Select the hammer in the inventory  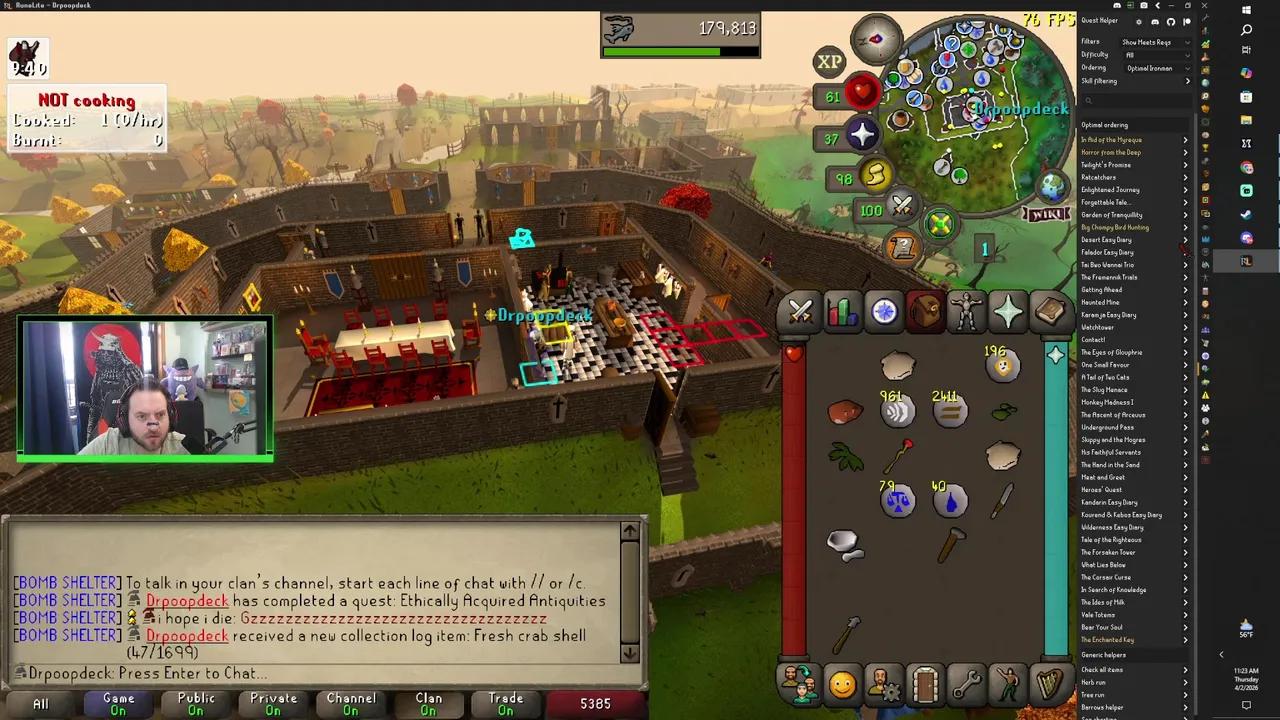click(950, 545)
